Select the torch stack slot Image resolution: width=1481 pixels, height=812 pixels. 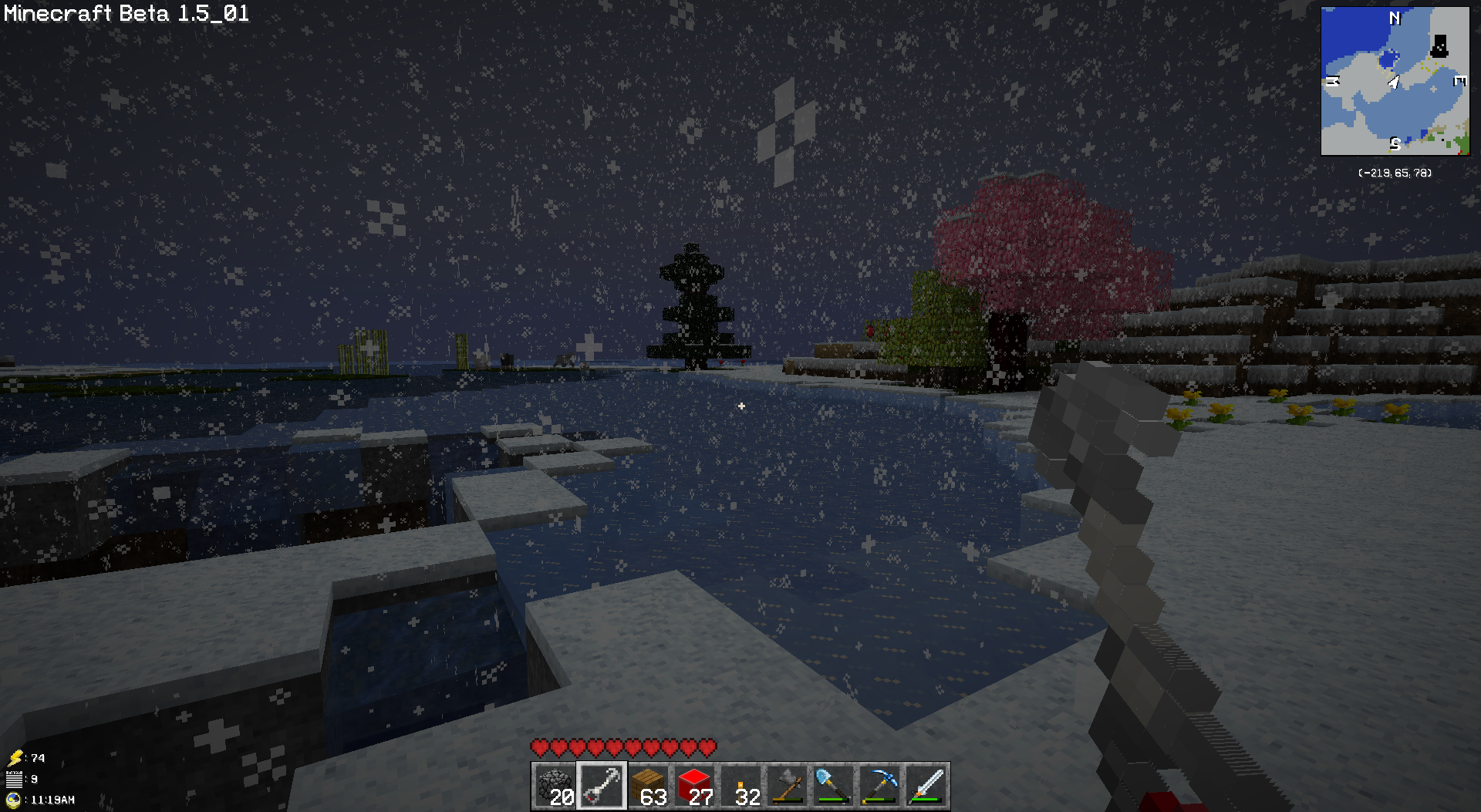tap(741, 786)
